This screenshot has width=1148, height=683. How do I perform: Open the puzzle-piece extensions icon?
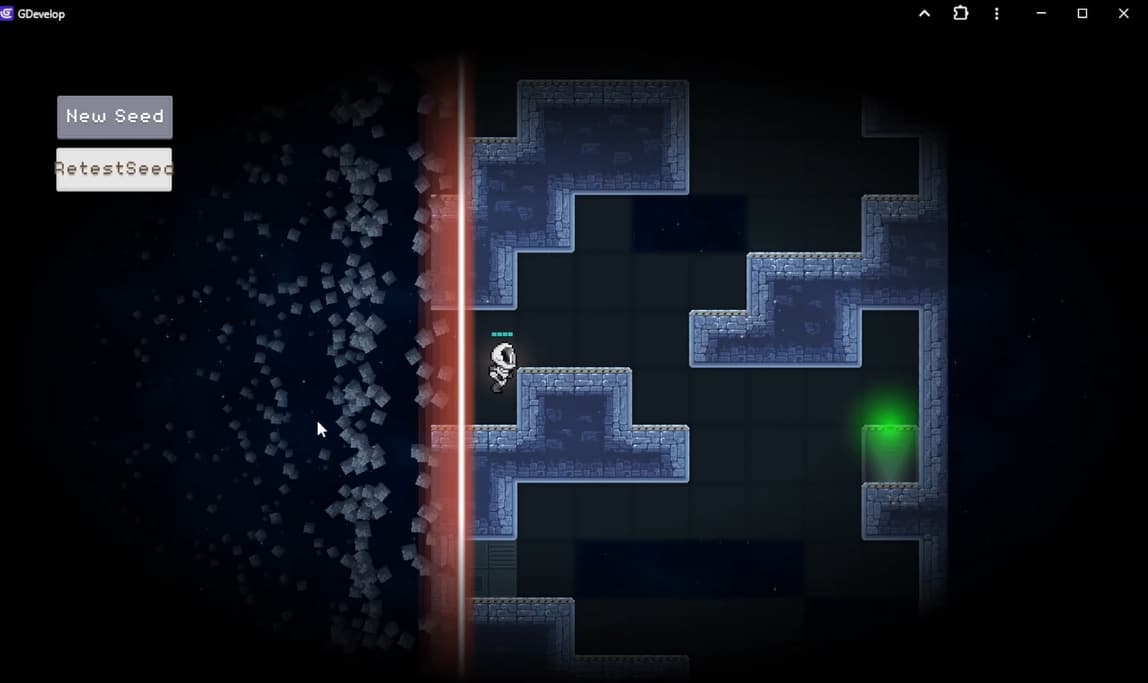coord(961,14)
